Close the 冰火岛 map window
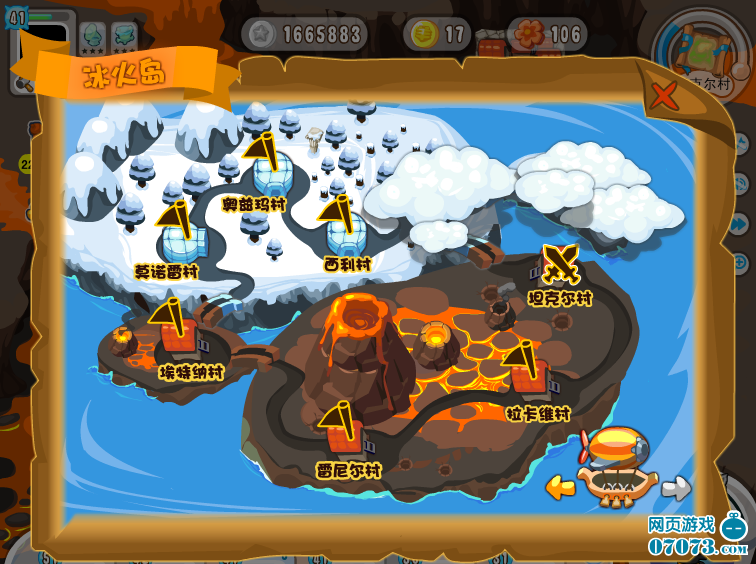 click(663, 96)
